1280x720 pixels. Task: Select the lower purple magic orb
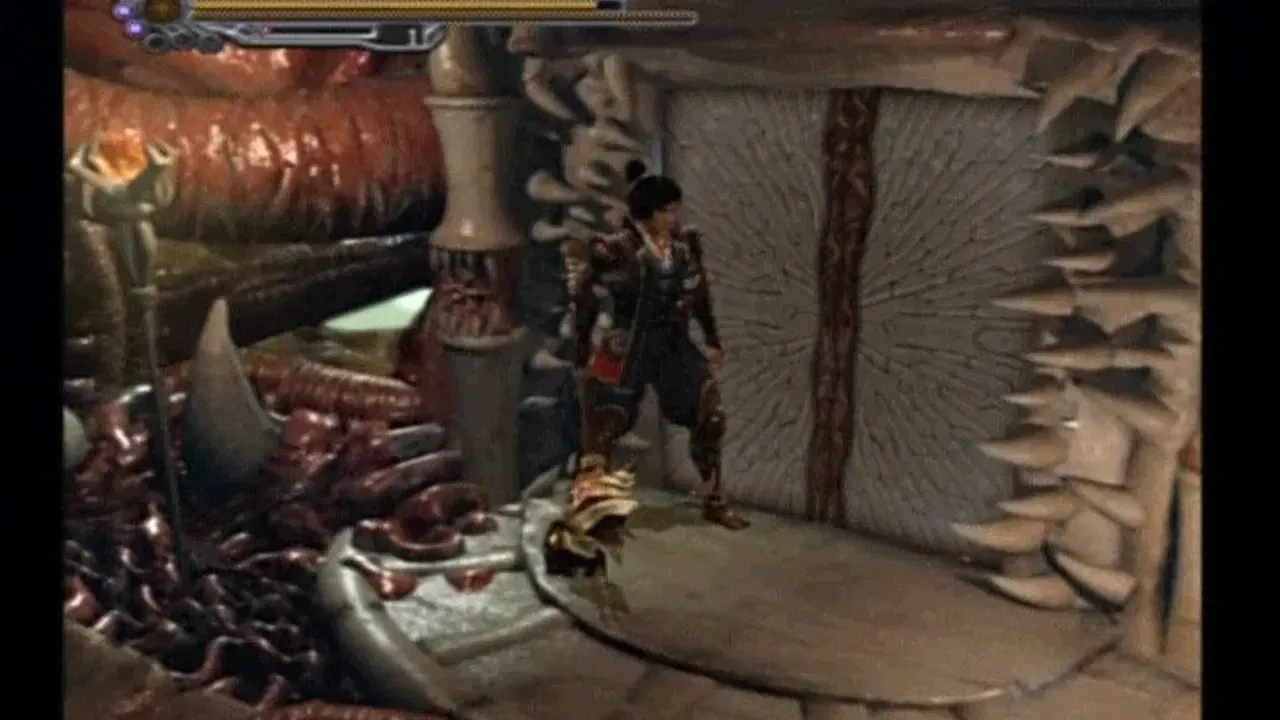[136, 29]
